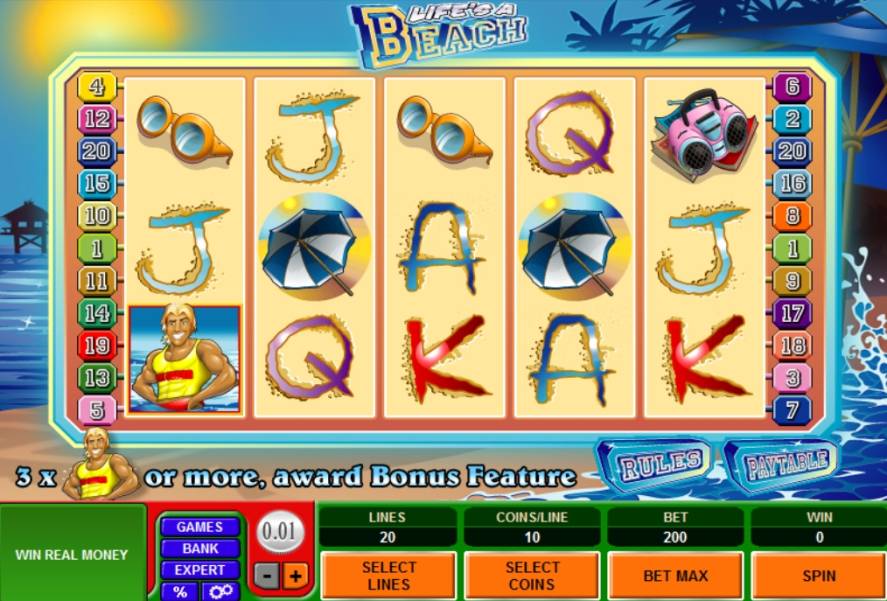Select the 0.01 coin value chip
This screenshot has height=601, width=887.
pyautogui.click(x=280, y=532)
